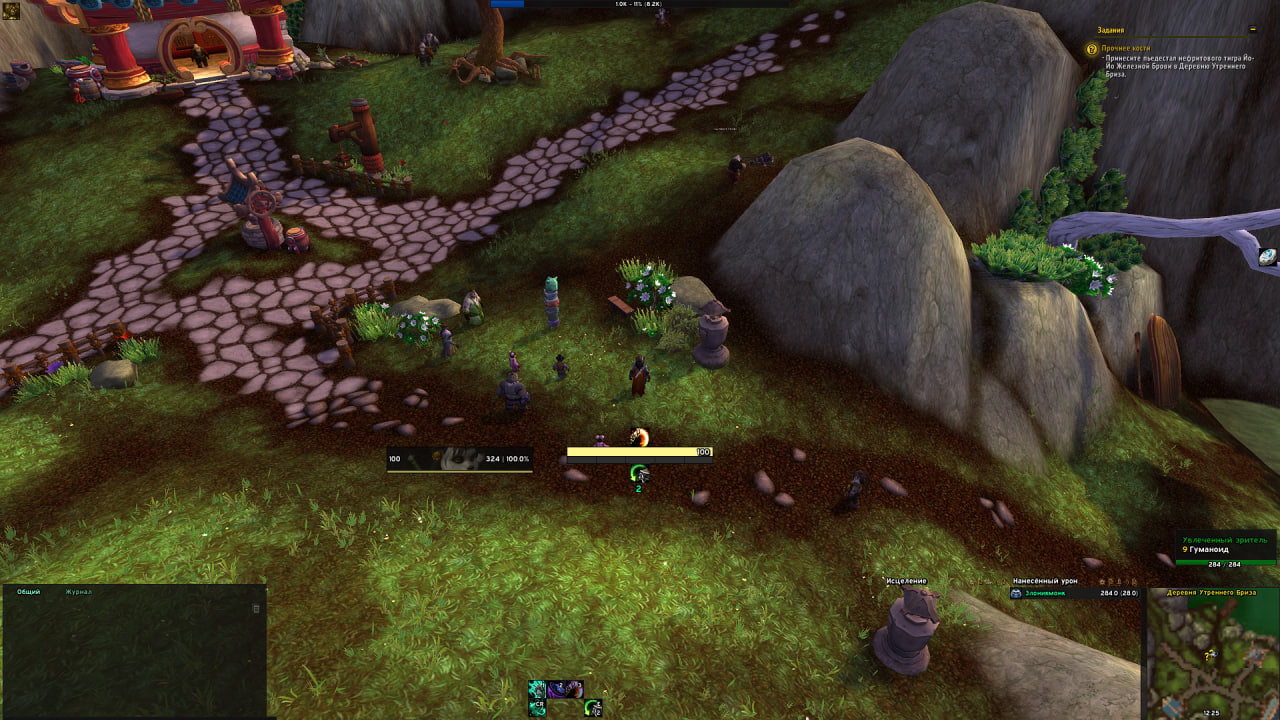This screenshot has height=720, width=1280.
Task: Select the player unit frame with portrait
Action: tap(460, 459)
